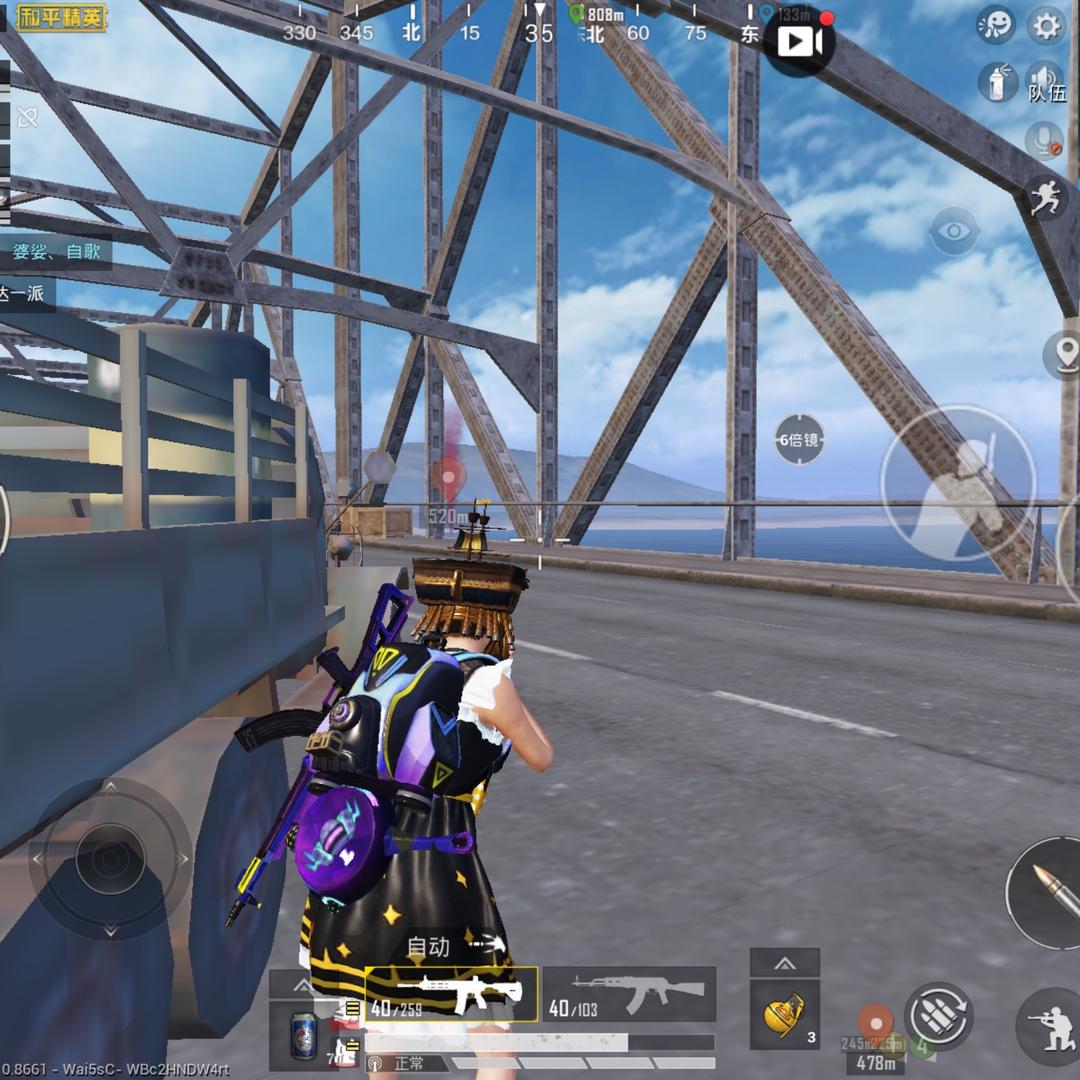1080x1080 pixels.
Task: Tap the eye free-look button
Action: pos(954,233)
